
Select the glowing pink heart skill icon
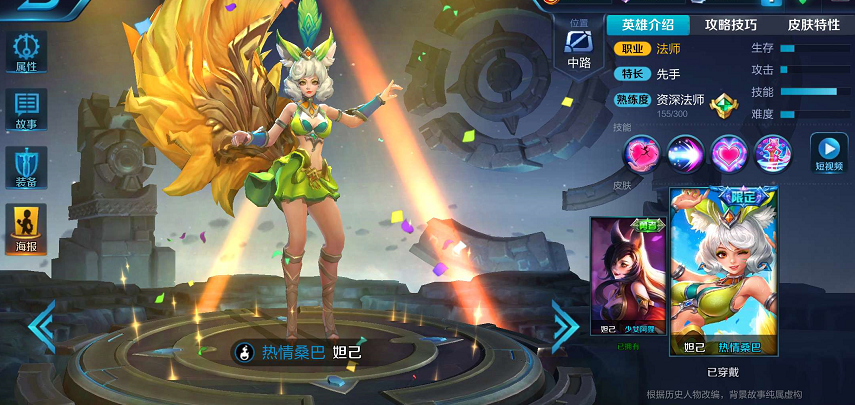tap(729, 154)
